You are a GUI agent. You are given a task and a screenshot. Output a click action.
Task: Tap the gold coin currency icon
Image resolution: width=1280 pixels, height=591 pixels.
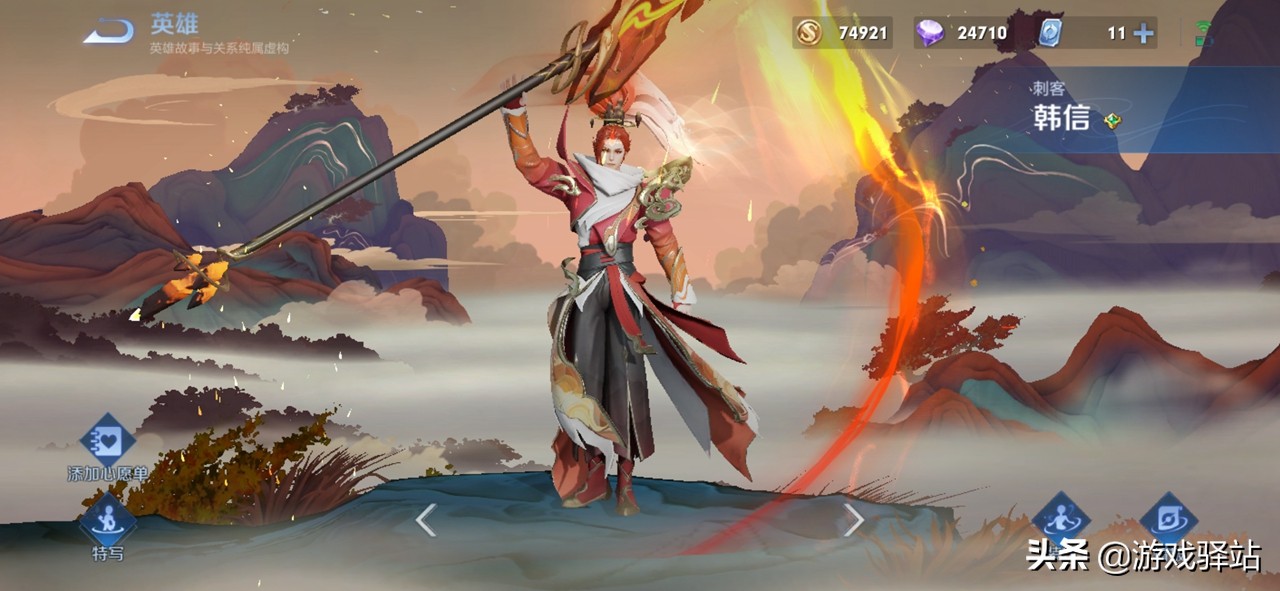pyautogui.click(x=808, y=33)
